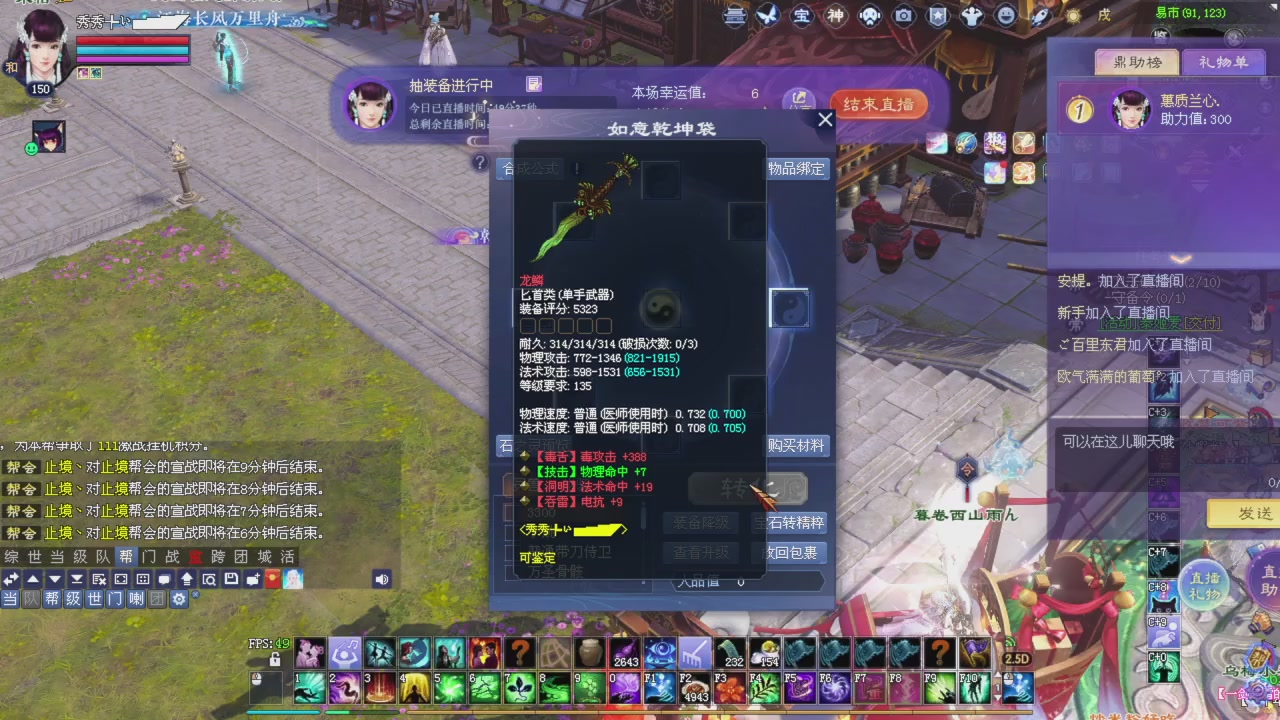Enable the 队 channel filter toggle
Viewport: 1280px width, 720px height.
(x=31, y=599)
